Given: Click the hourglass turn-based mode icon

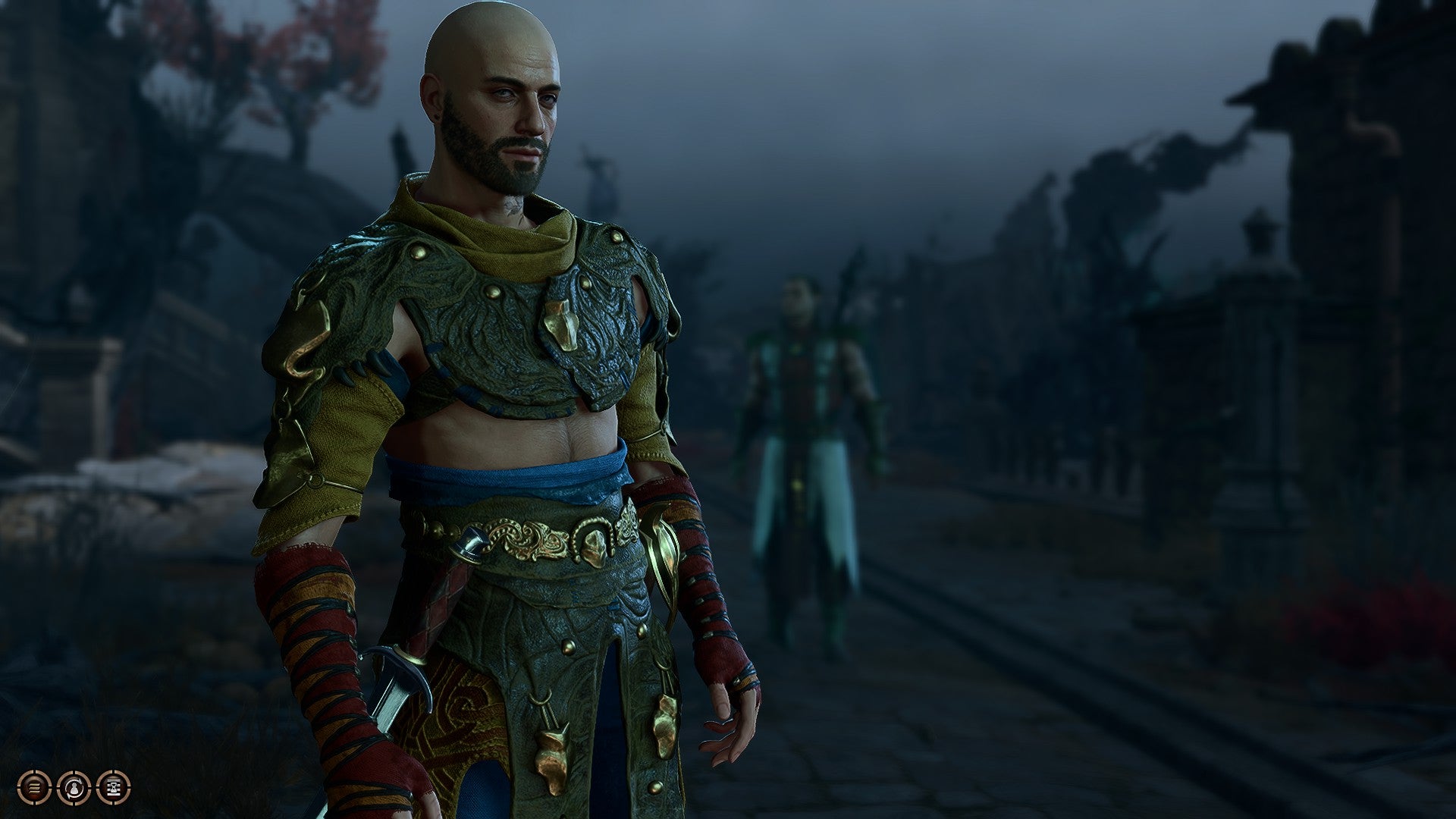Looking at the screenshot, I should point(114,788).
